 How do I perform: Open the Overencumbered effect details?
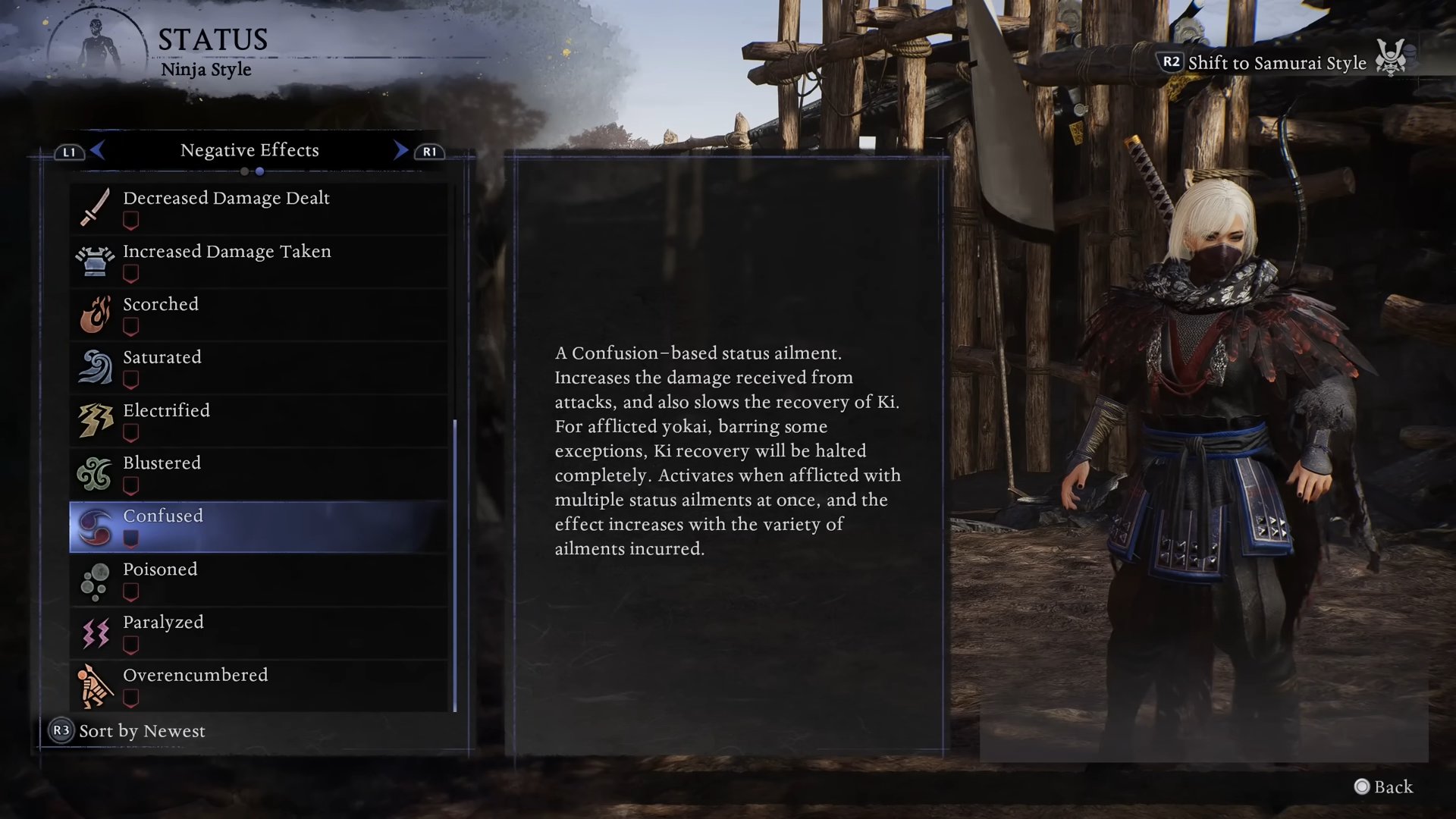pyautogui.click(x=258, y=686)
